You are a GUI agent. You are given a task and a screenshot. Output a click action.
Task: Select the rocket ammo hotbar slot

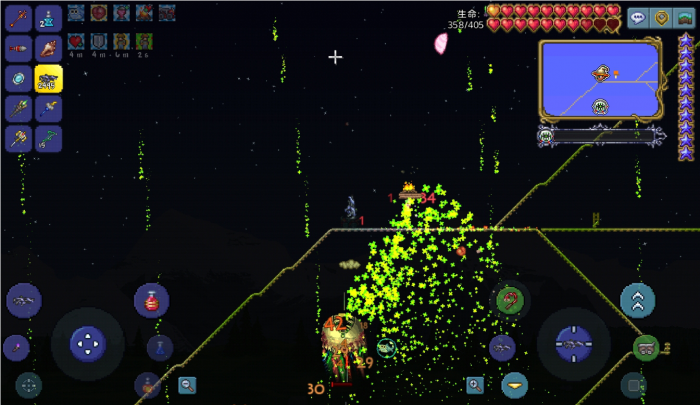click(19, 48)
